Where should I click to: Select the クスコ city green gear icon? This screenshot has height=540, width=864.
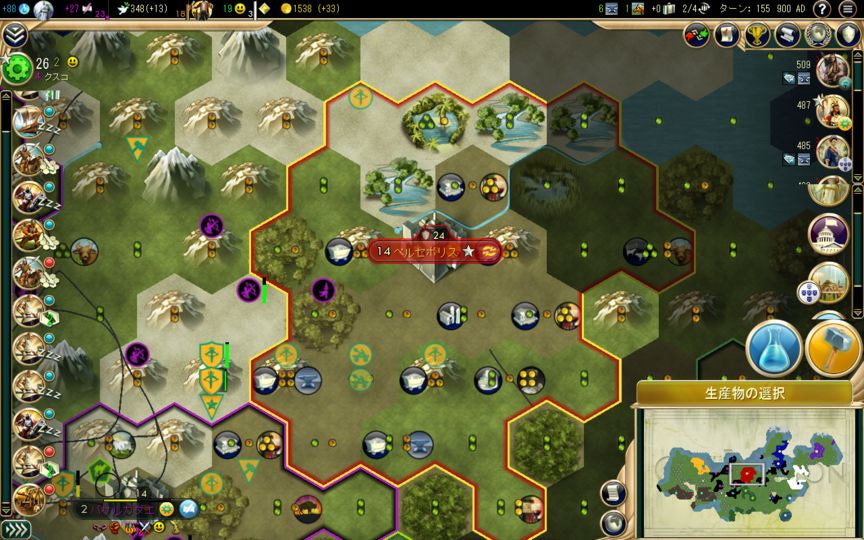tap(17, 68)
